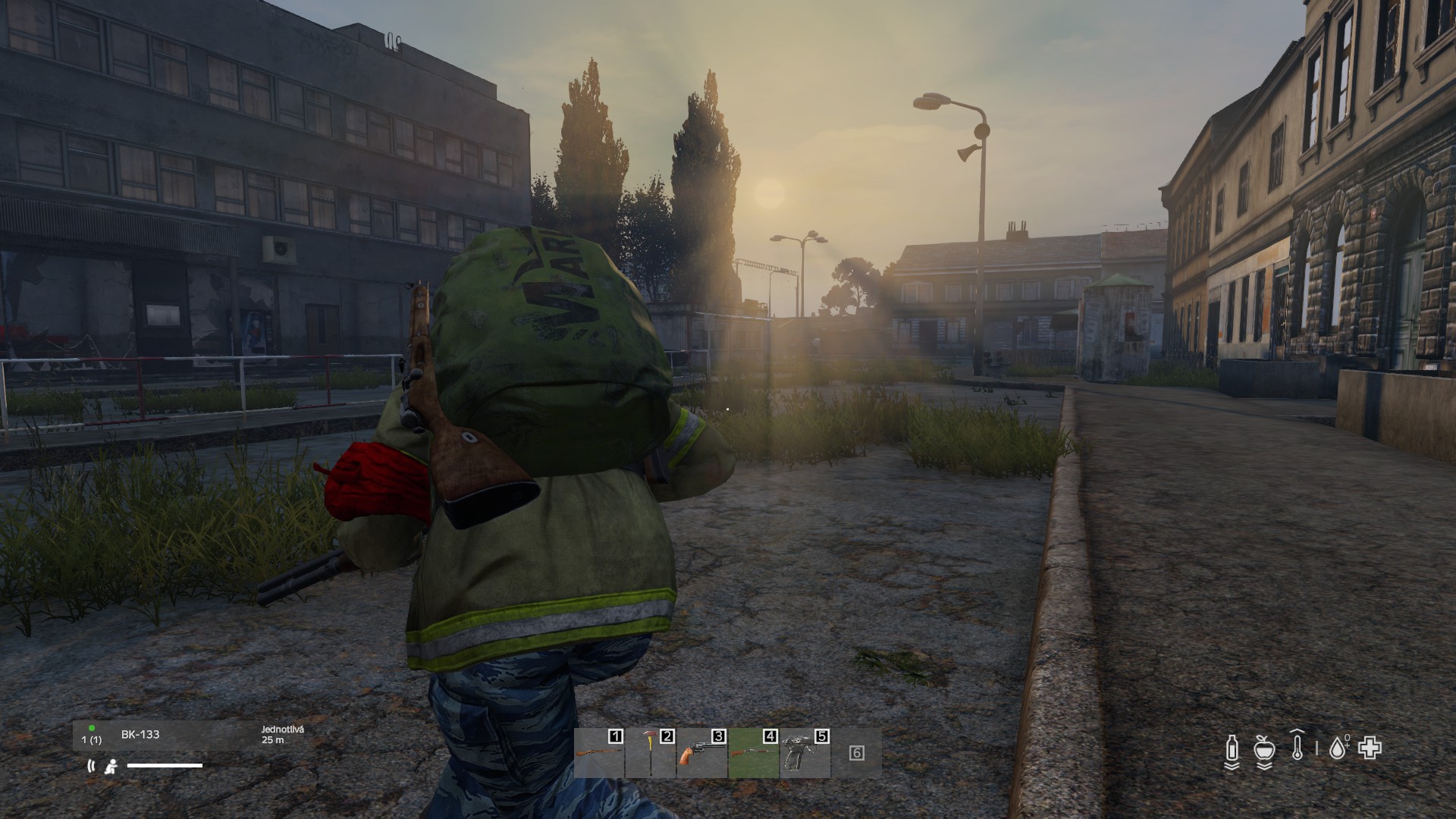This screenshot has width=1456, height=819.
Task: Click the crouching stance indicator icon
Action: click(x=111, y=766)
